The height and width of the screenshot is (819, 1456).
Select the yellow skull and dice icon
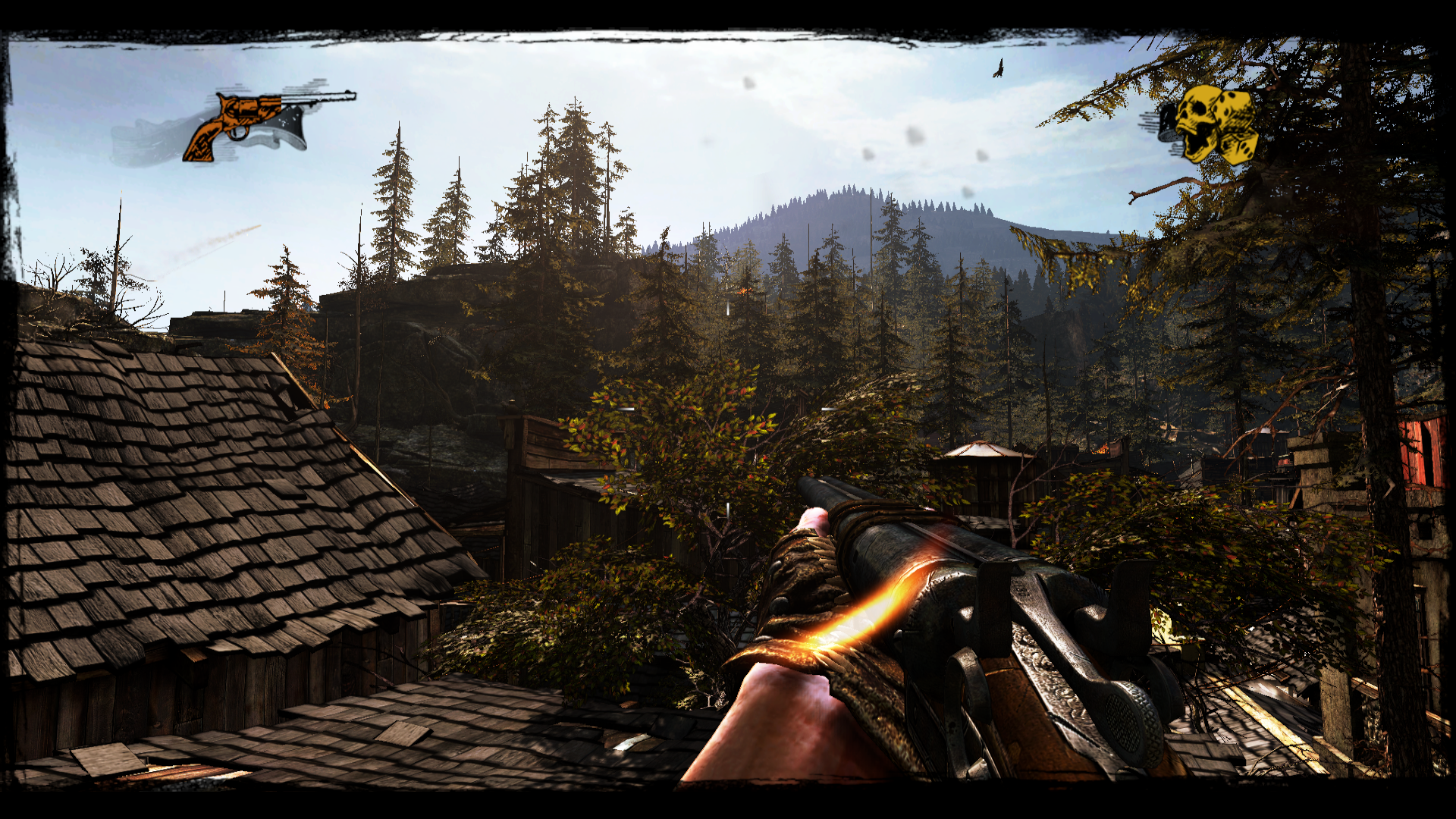[1212, 124]
